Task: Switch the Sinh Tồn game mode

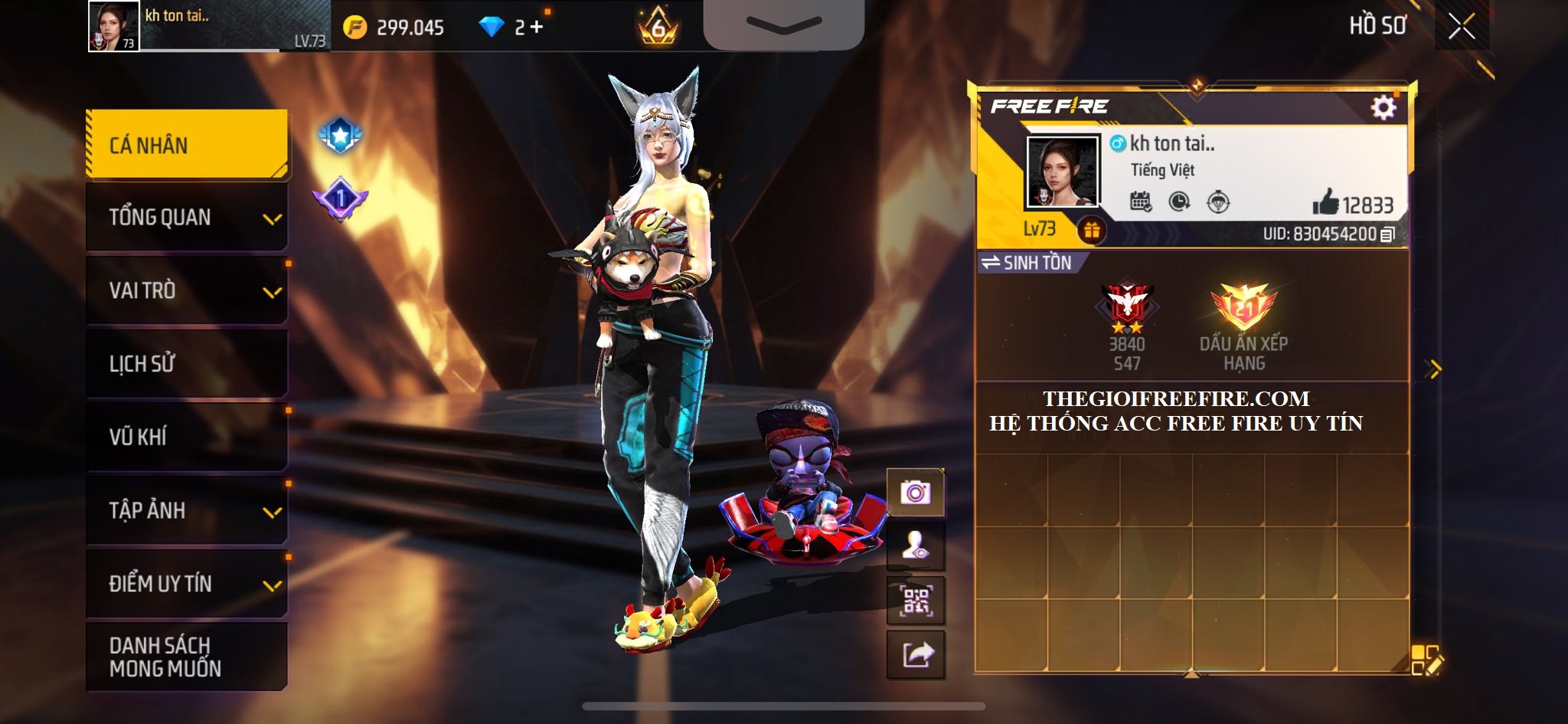Action: coord(1029,263)
